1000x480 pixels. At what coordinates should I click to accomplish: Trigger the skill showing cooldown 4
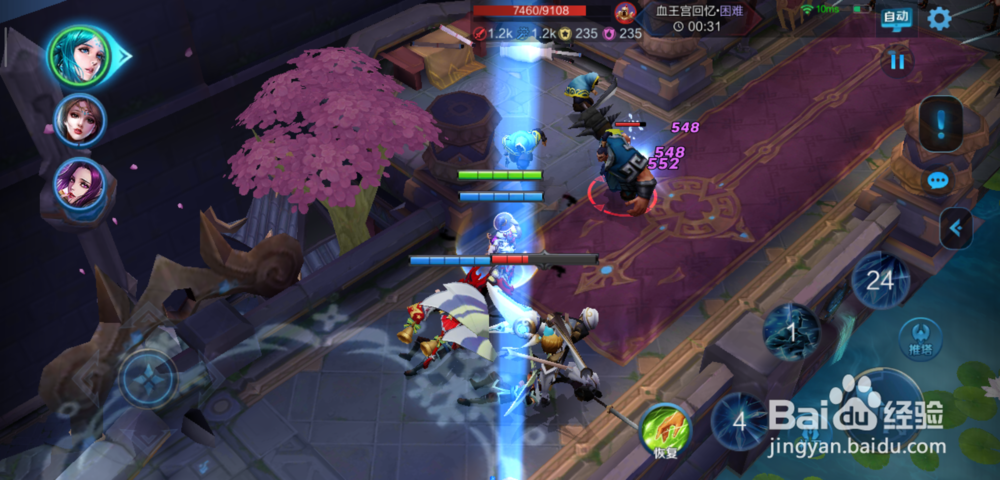click(x=740, y=421)
